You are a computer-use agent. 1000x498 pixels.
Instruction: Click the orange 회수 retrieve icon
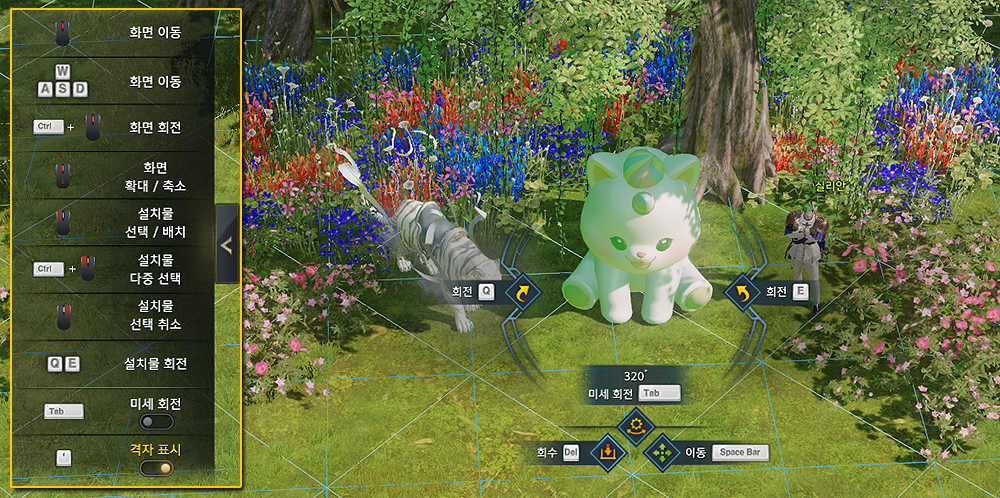point(606,453)
